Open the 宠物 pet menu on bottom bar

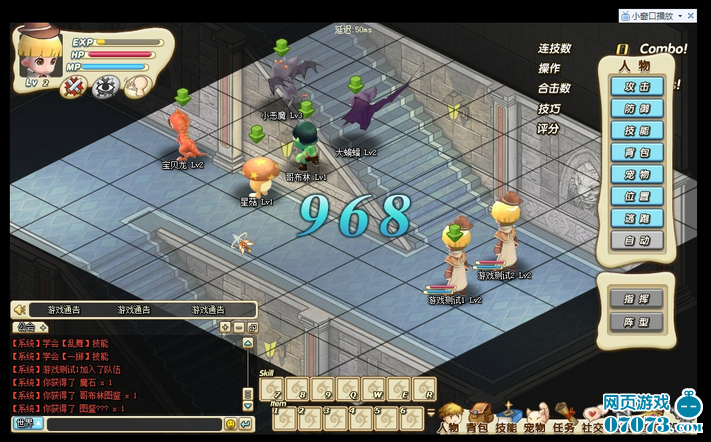pos(535,422)
